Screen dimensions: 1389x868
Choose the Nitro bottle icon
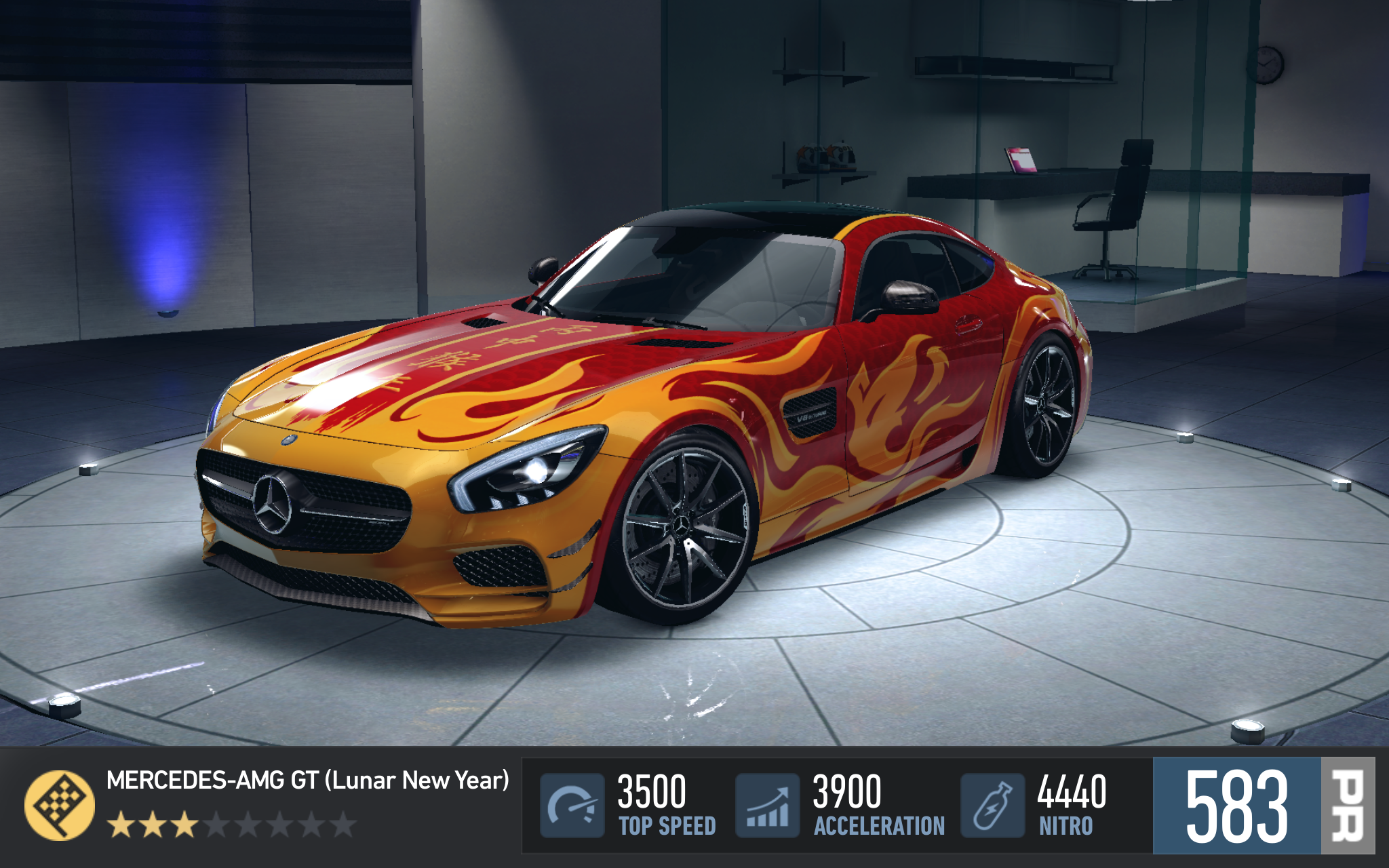pos(992,805)
